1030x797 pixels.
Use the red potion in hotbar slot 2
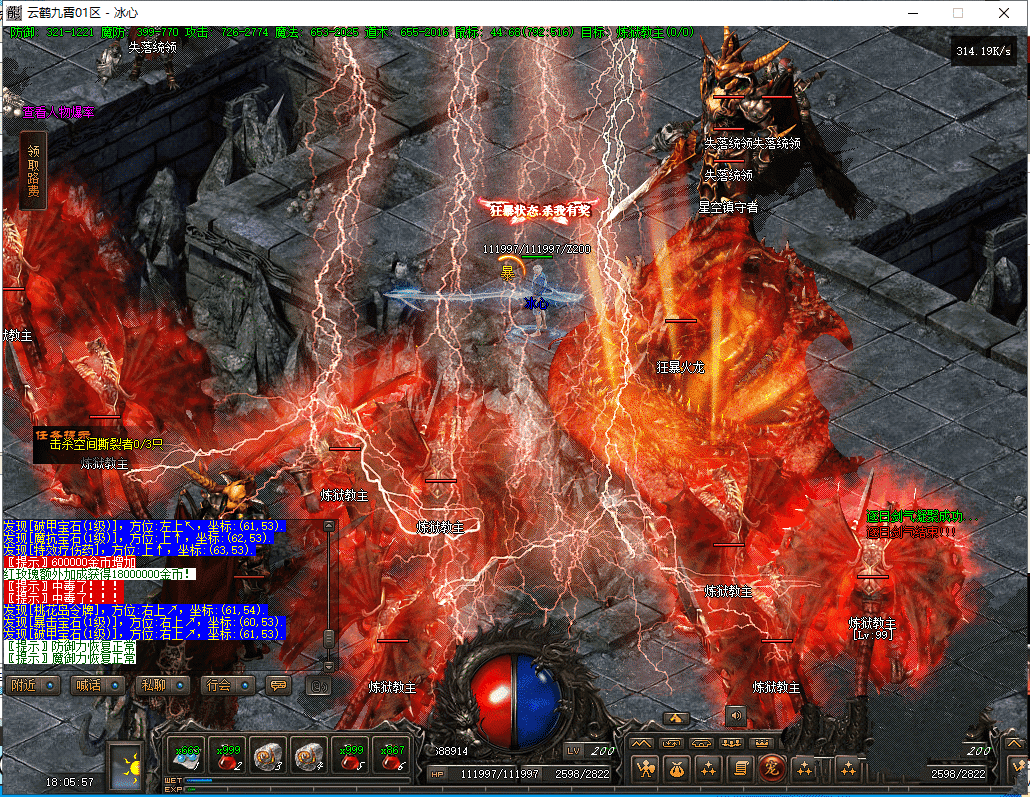[x=226, y=757]
